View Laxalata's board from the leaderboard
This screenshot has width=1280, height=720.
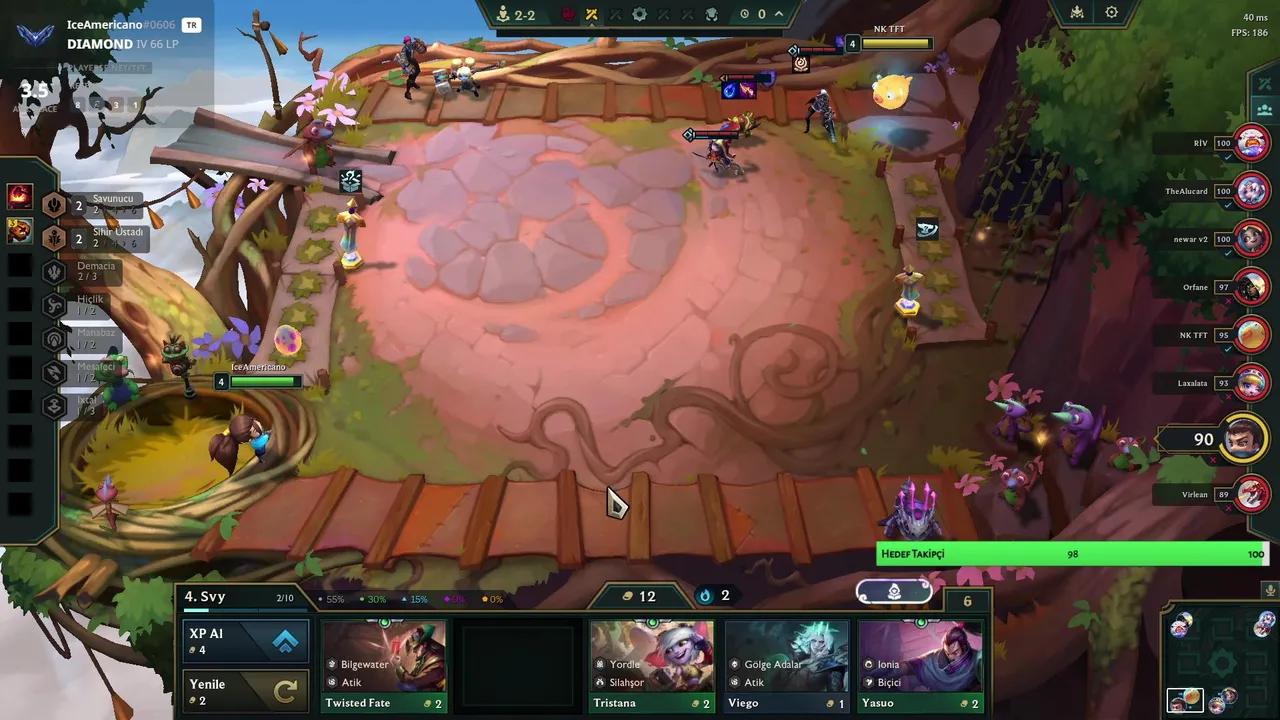tap(1250, 383)
